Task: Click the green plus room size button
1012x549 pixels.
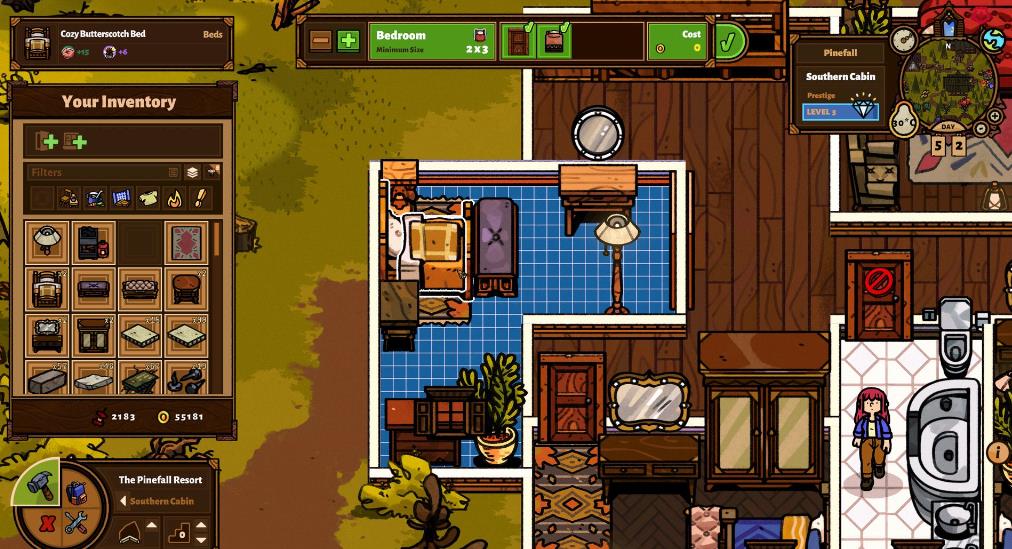Action: (347, 41)
